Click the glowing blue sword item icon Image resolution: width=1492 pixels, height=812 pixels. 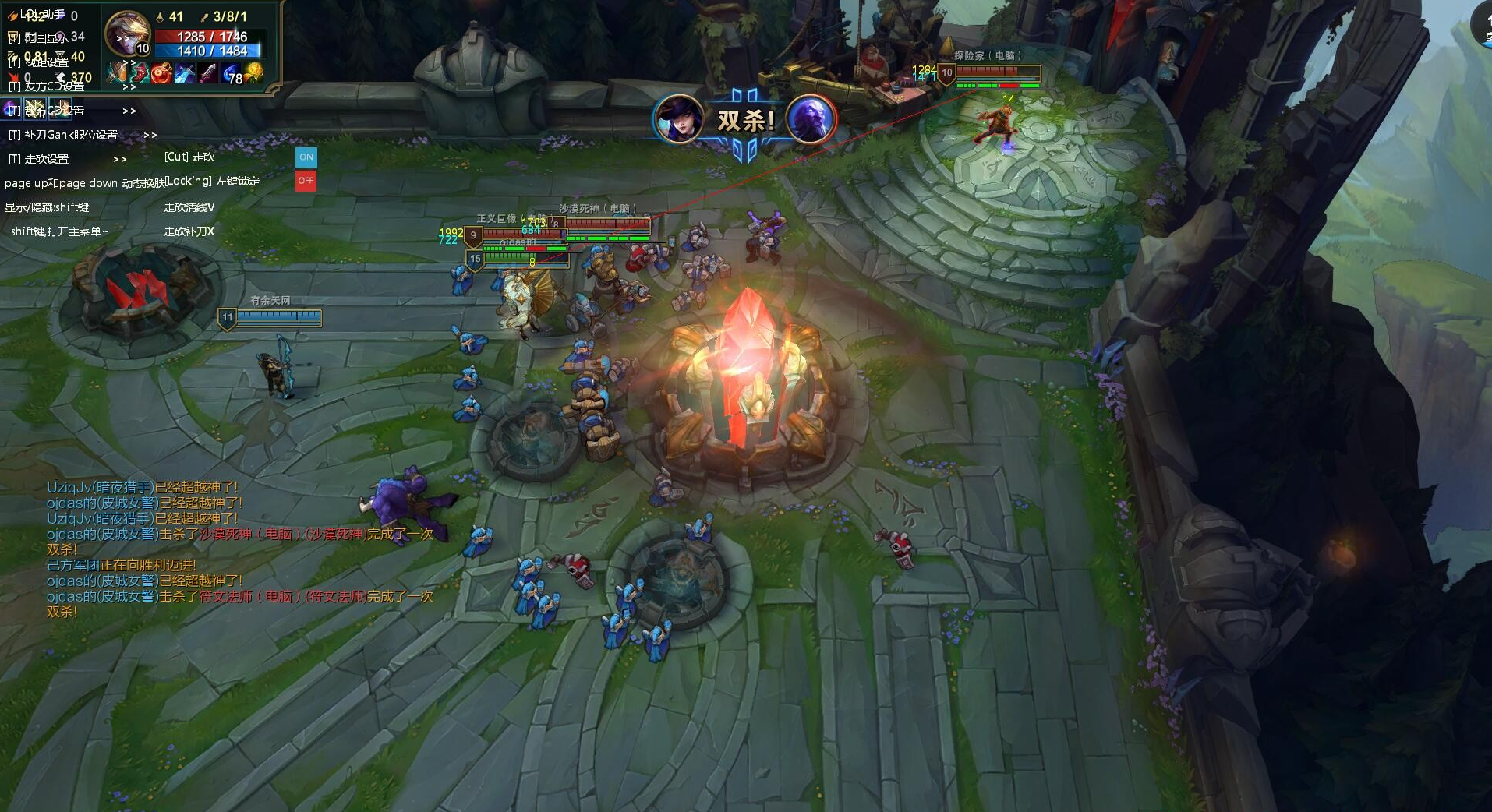point(185,73)
